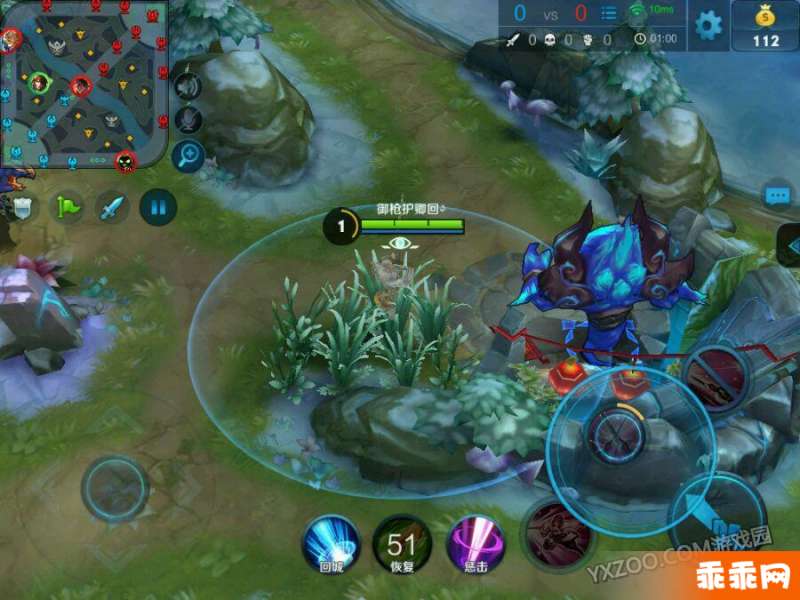800x600 pixels.
Task: Open the shop via the gold bag
Action: point(766,25)
